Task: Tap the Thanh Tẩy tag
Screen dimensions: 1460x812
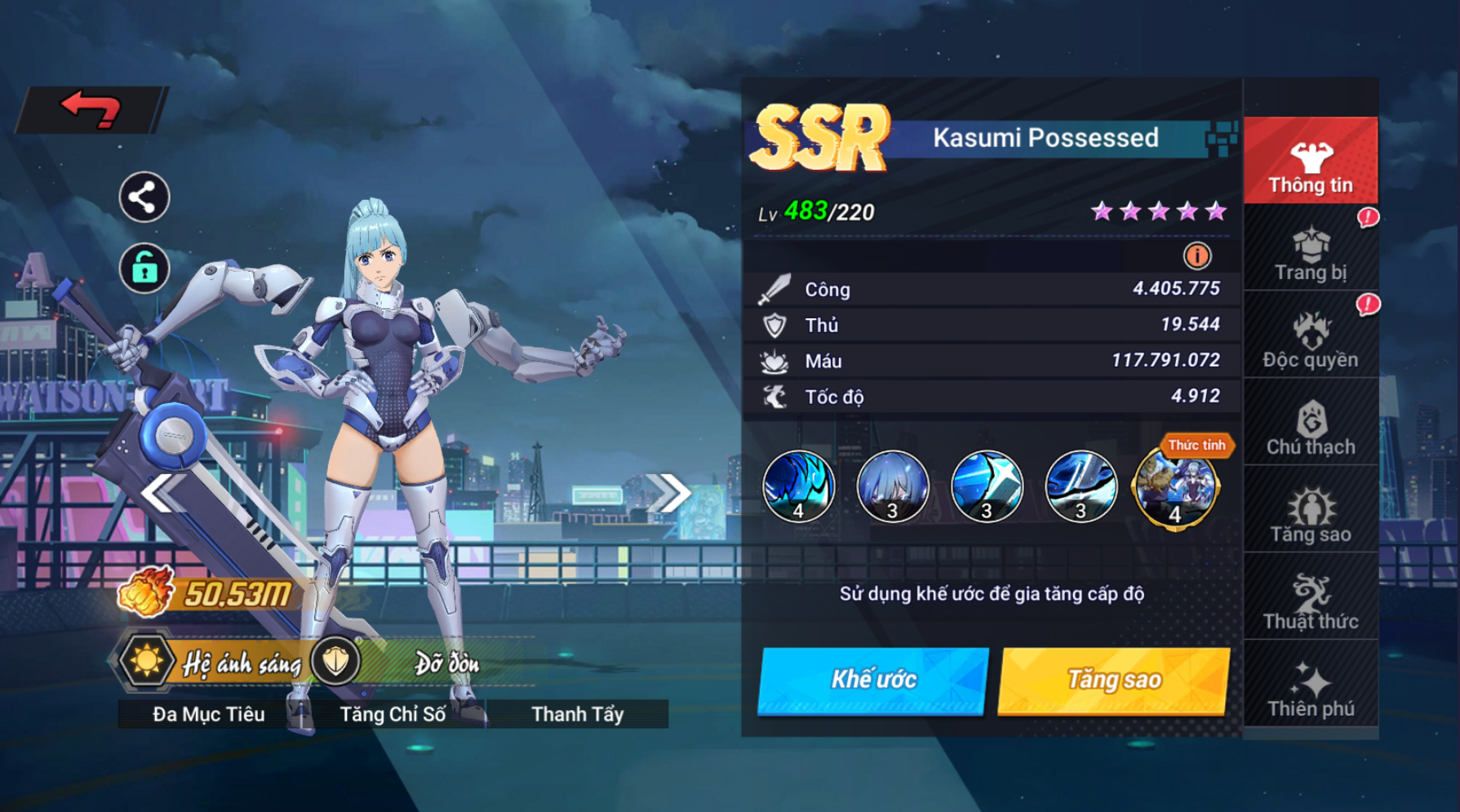Action: point(578,714)
